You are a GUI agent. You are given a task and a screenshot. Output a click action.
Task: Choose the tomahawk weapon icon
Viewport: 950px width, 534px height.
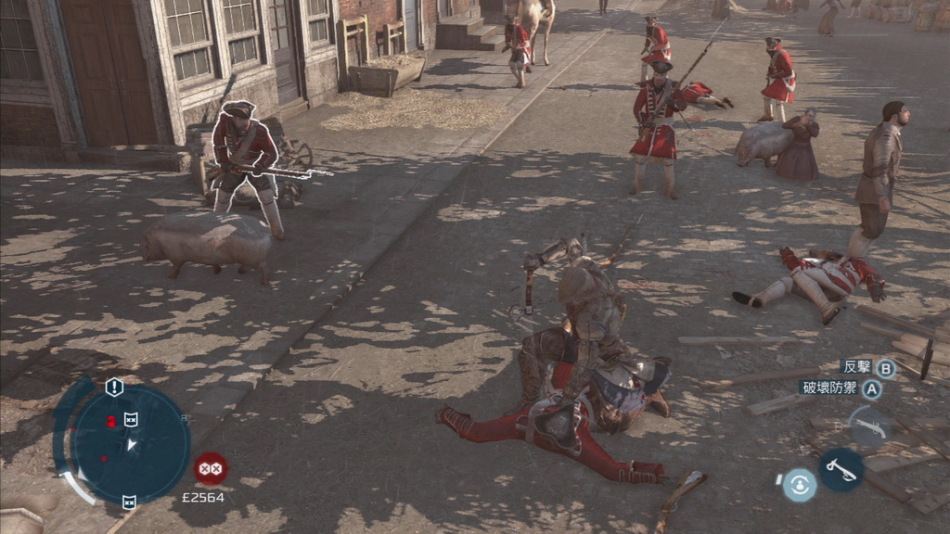[842, 469]
